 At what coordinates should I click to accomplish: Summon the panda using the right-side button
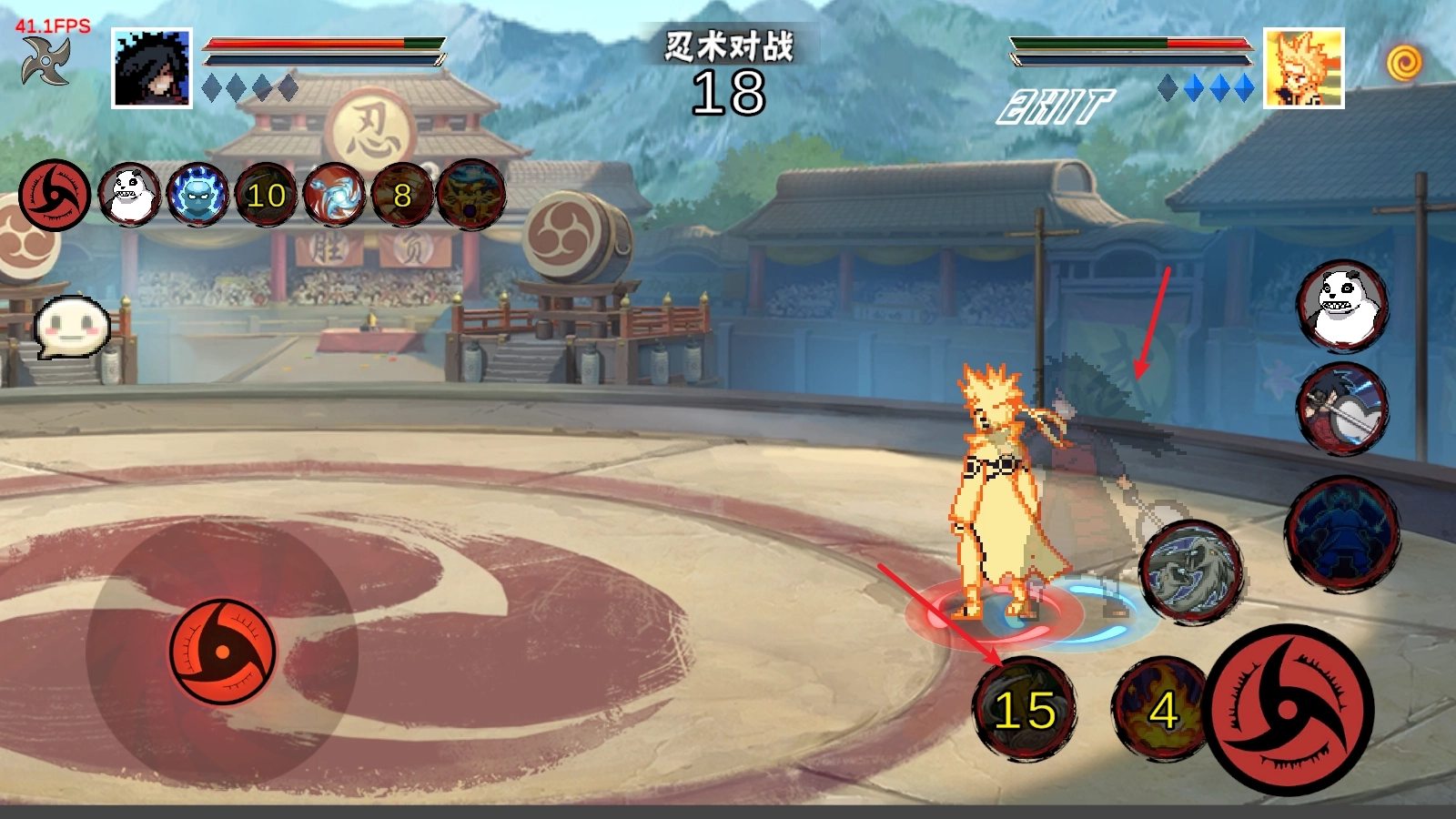tap(1342, 305)
